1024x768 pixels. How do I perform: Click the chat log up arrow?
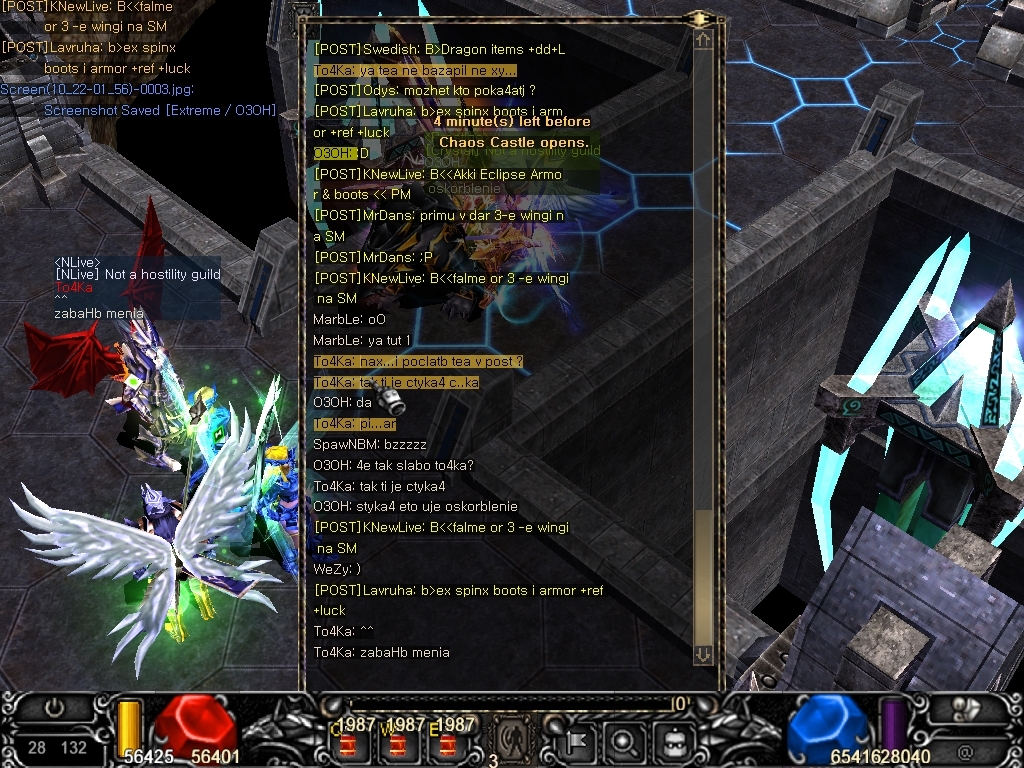[x=703, y=40]
